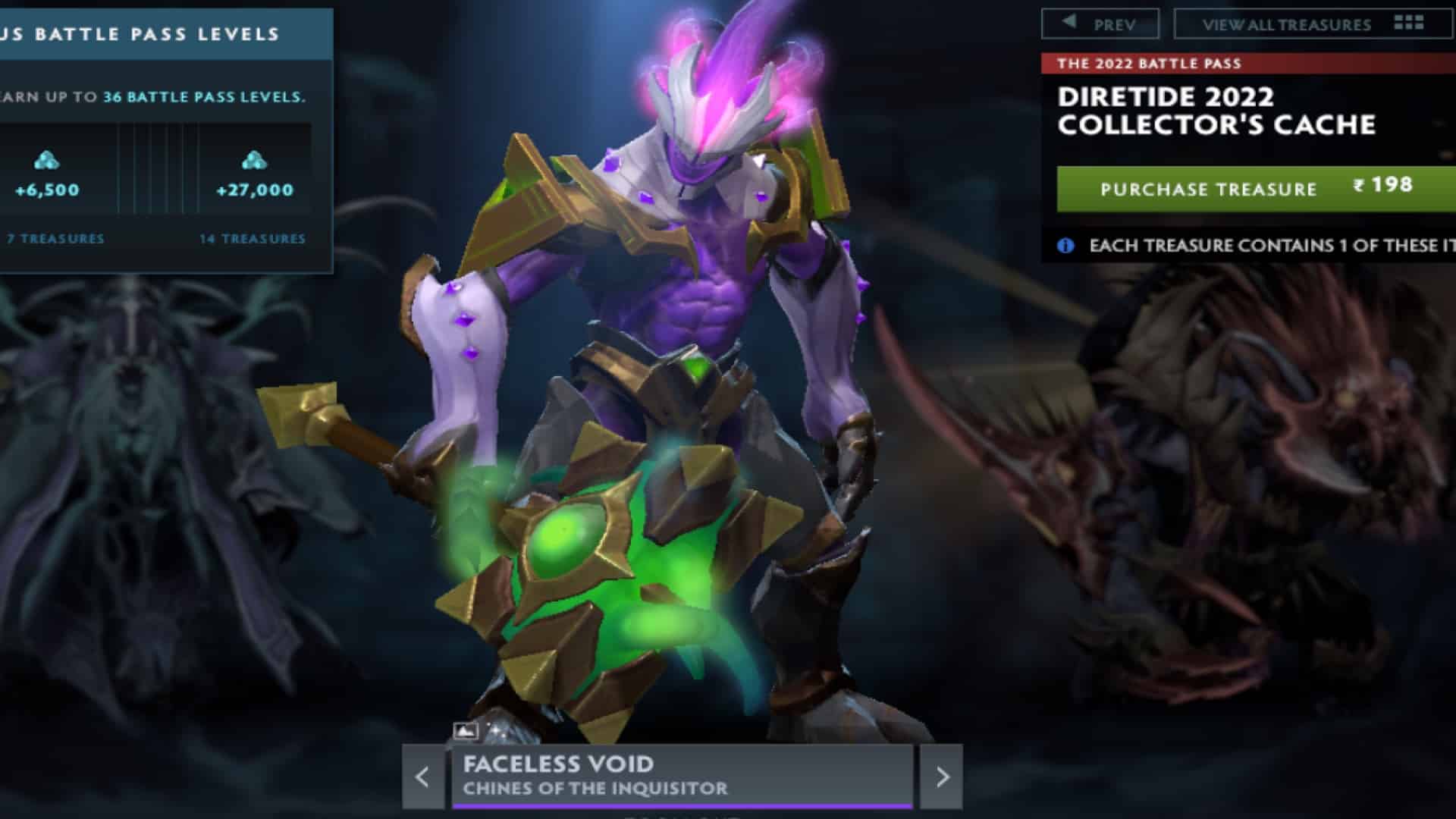Select the 7 Treasures label
This screenshot has width=1456, height=819.
(54, 239)
